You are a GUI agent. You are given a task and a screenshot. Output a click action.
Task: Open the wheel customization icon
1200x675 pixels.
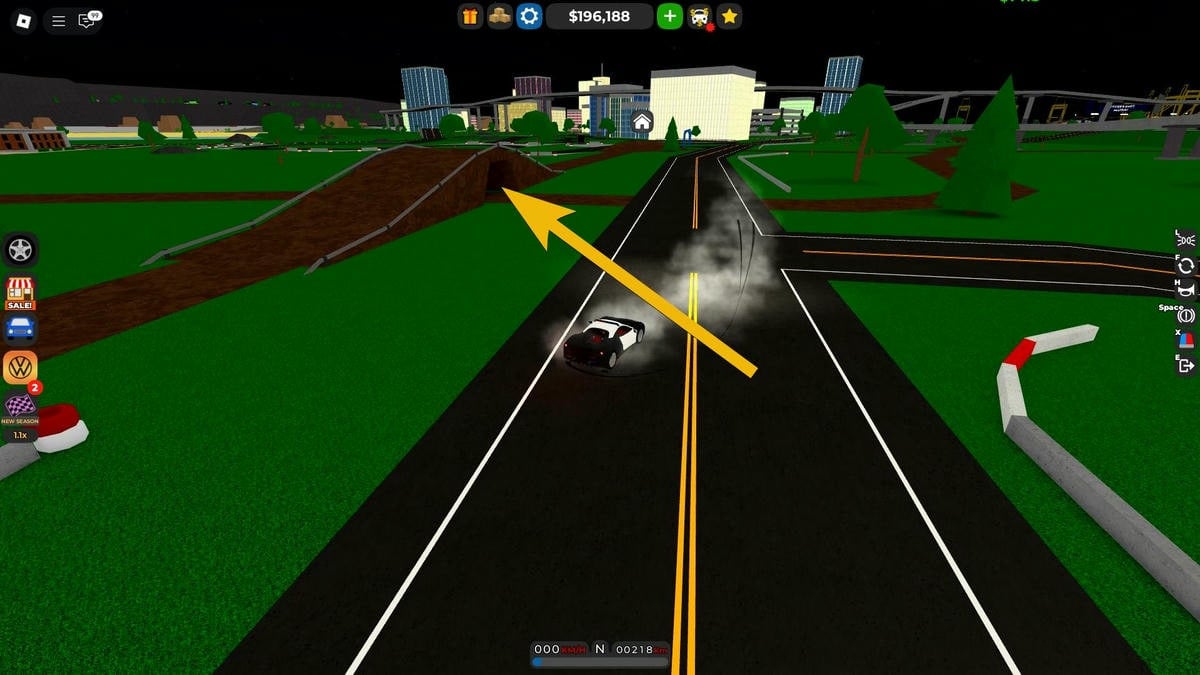coord(20,249)
